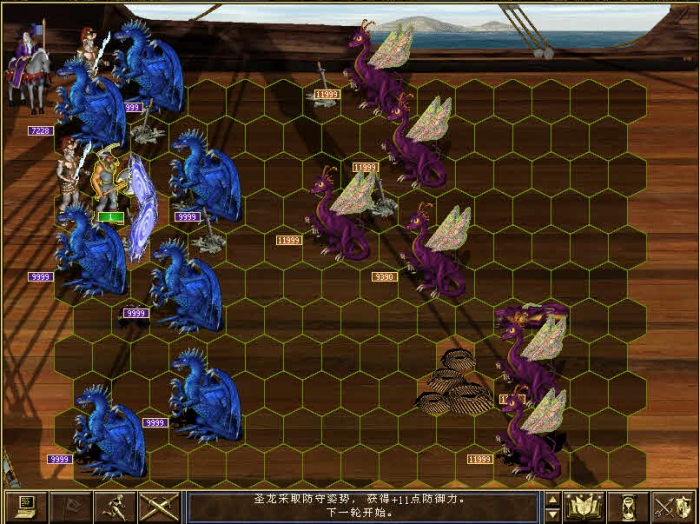The width and height of the screenshot is (700, 524).
Task: Click the combat log up arrow
Action: tap(551, 498)
